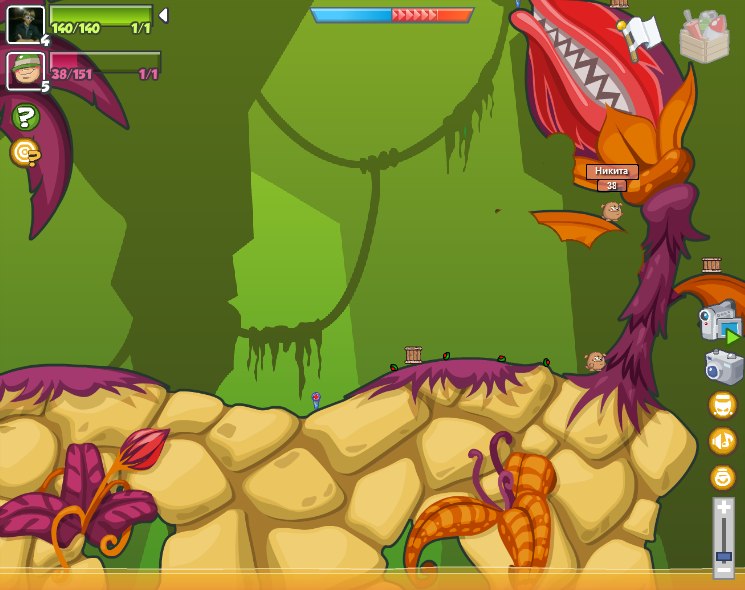Click the orange hat-face round button

click(x=722, y=405)
